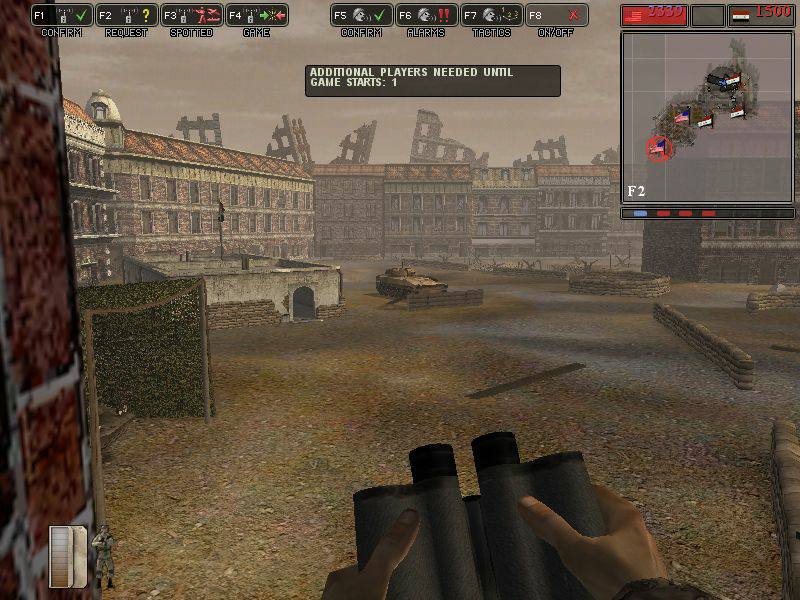Toggle the F8 On/Off radio button
The height and width of the screenshot is (600, 800).
(556, 16)
